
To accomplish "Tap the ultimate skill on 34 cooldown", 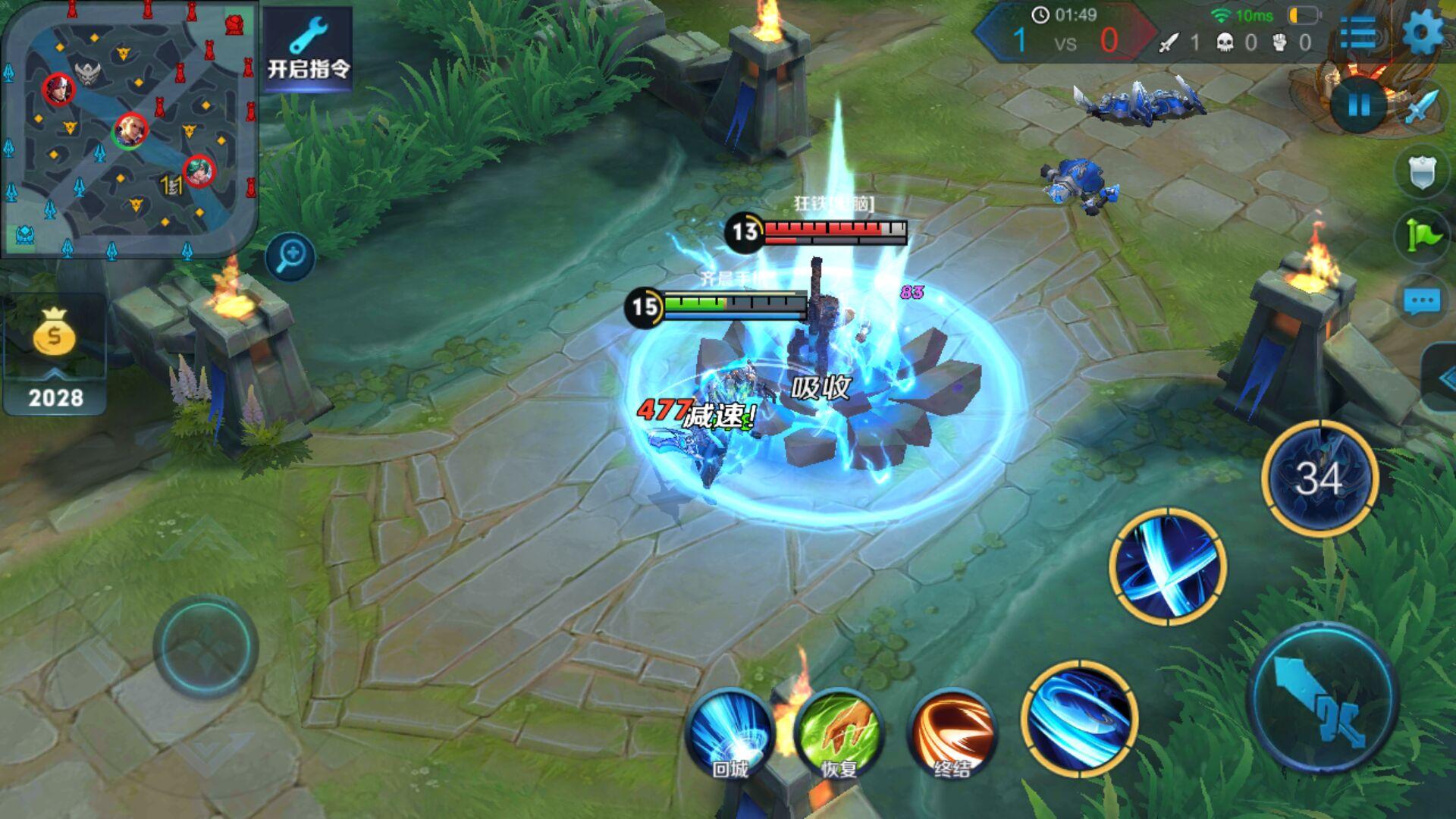I will (1319, 478).
